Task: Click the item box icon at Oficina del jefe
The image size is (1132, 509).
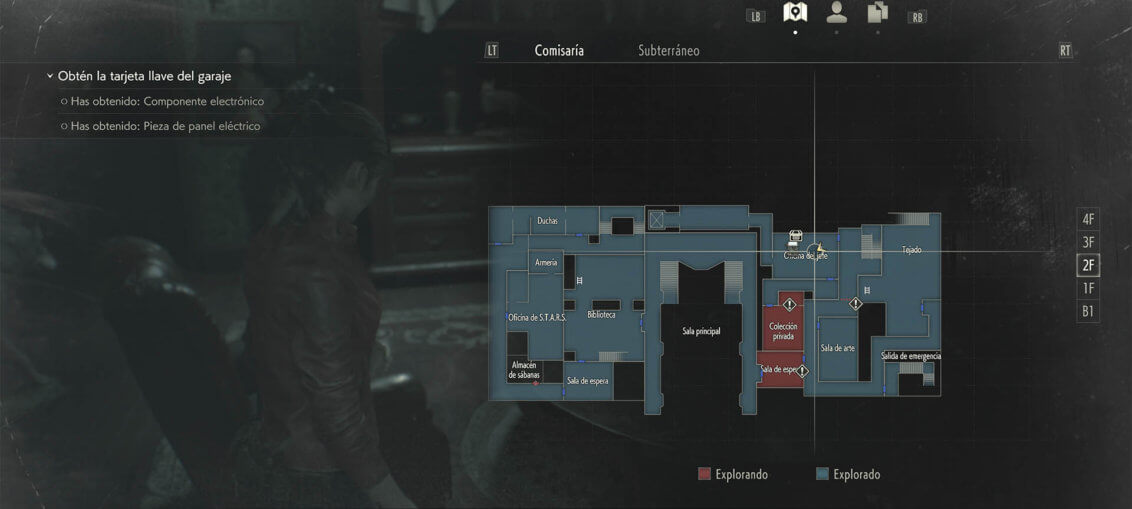Action: click(795, 237)
